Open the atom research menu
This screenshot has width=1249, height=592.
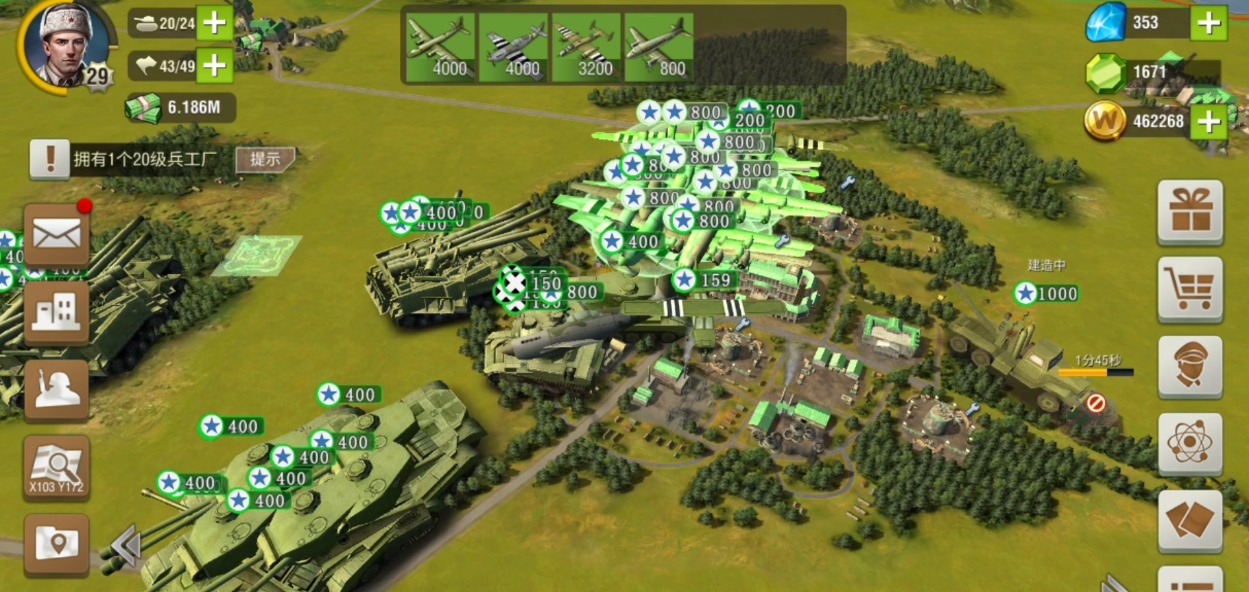point(1190,443)
